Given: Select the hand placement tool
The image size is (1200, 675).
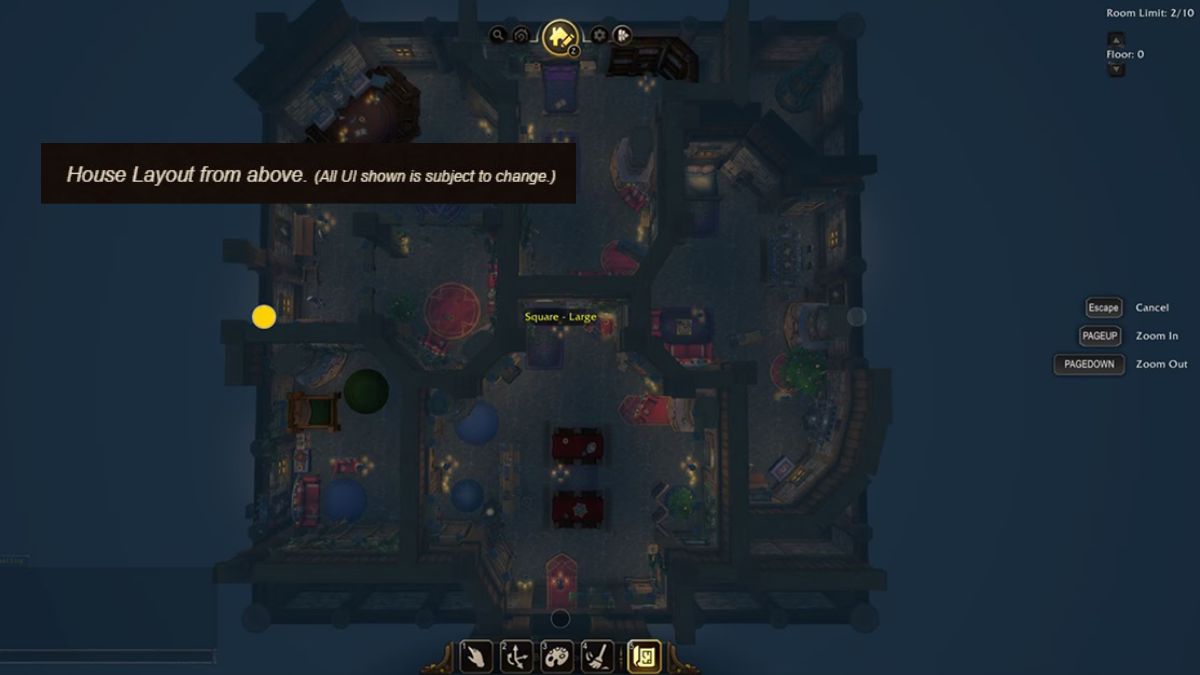Looking at the screenshot, I should (x=475, y=656).
